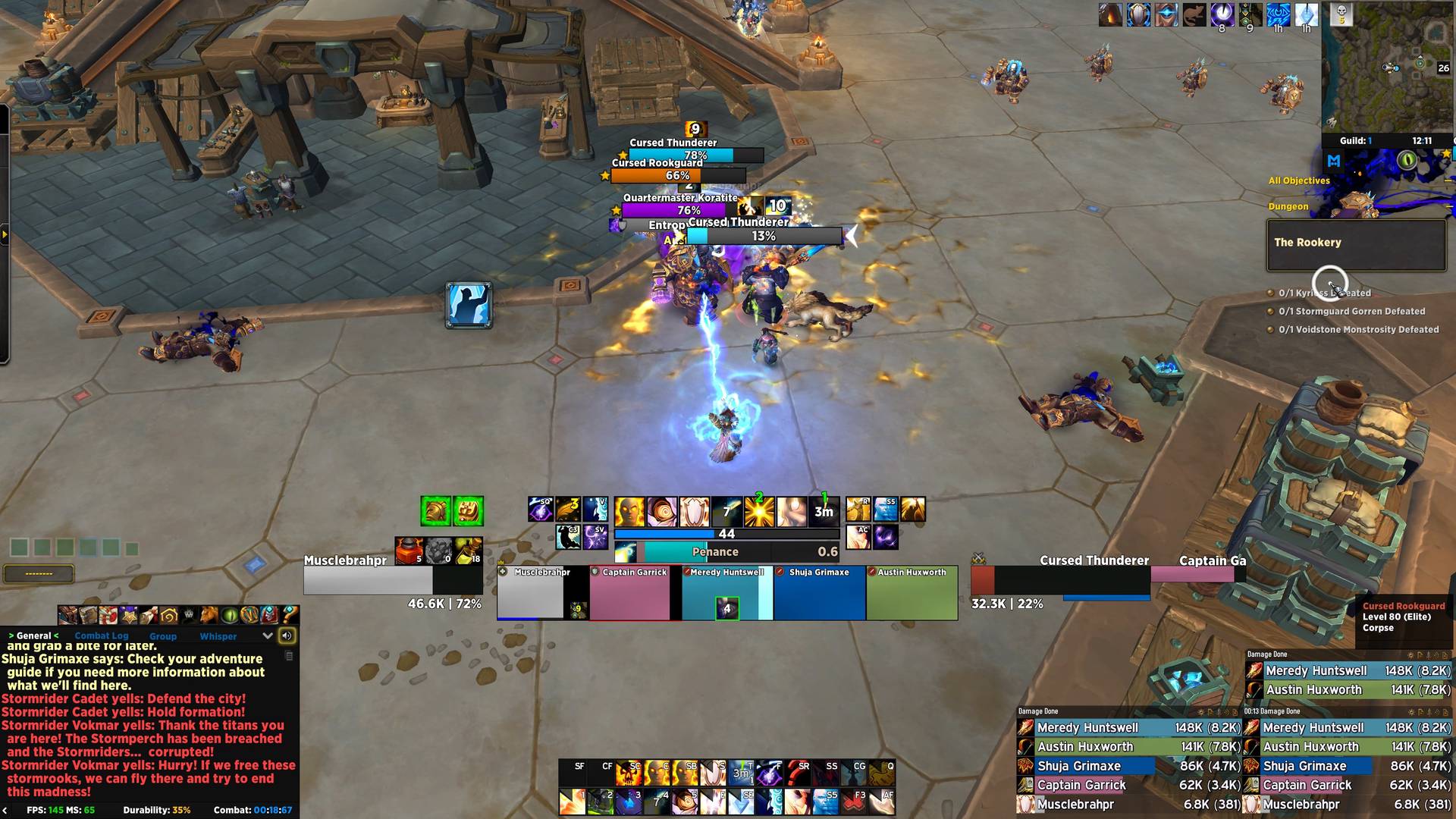Select the skull buff icon beside the minimap
The image size is (1456, 819).
point(1341,14)
